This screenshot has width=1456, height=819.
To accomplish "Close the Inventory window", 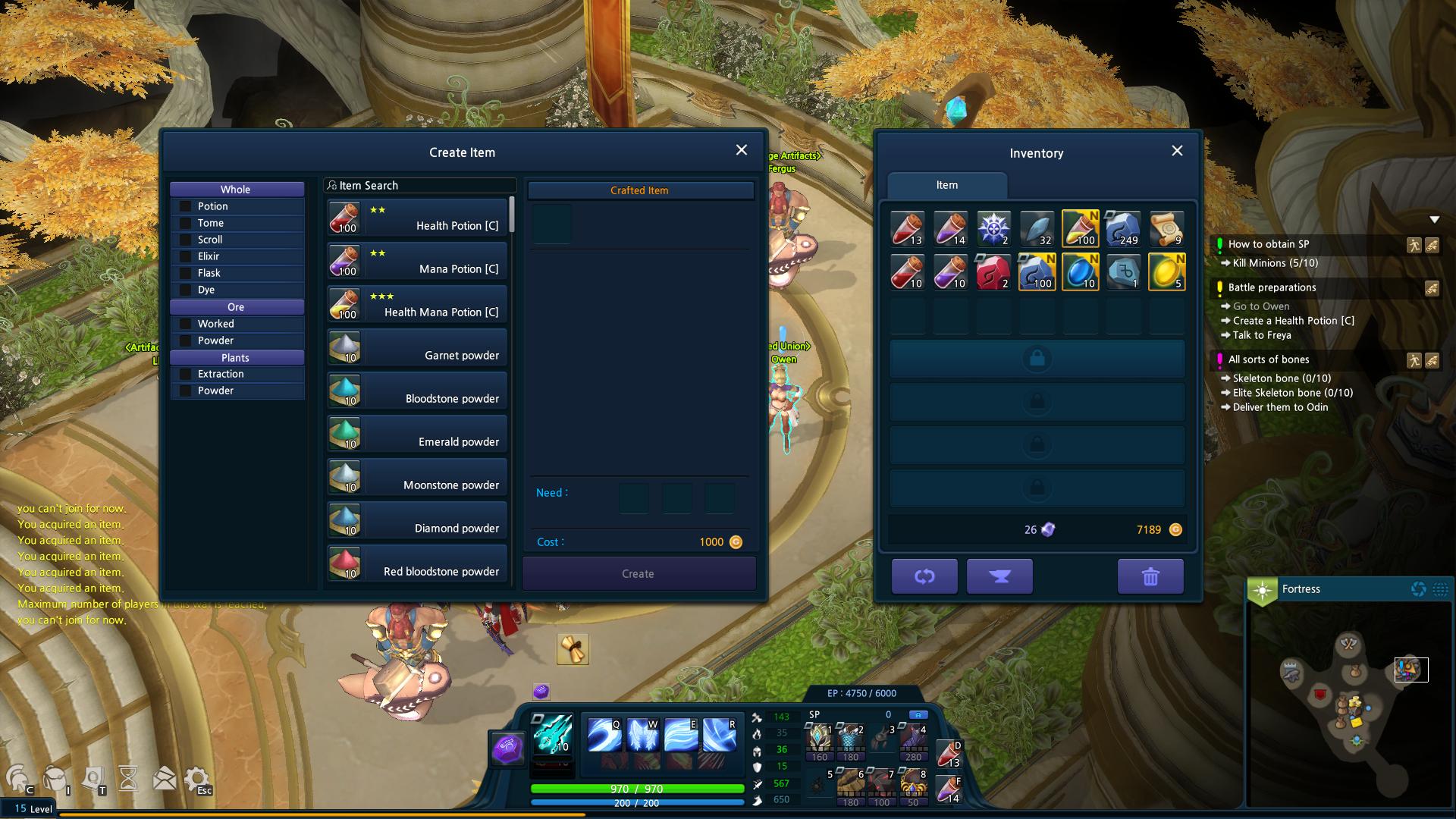I will pyautogui.click(x=1177, y=151).
